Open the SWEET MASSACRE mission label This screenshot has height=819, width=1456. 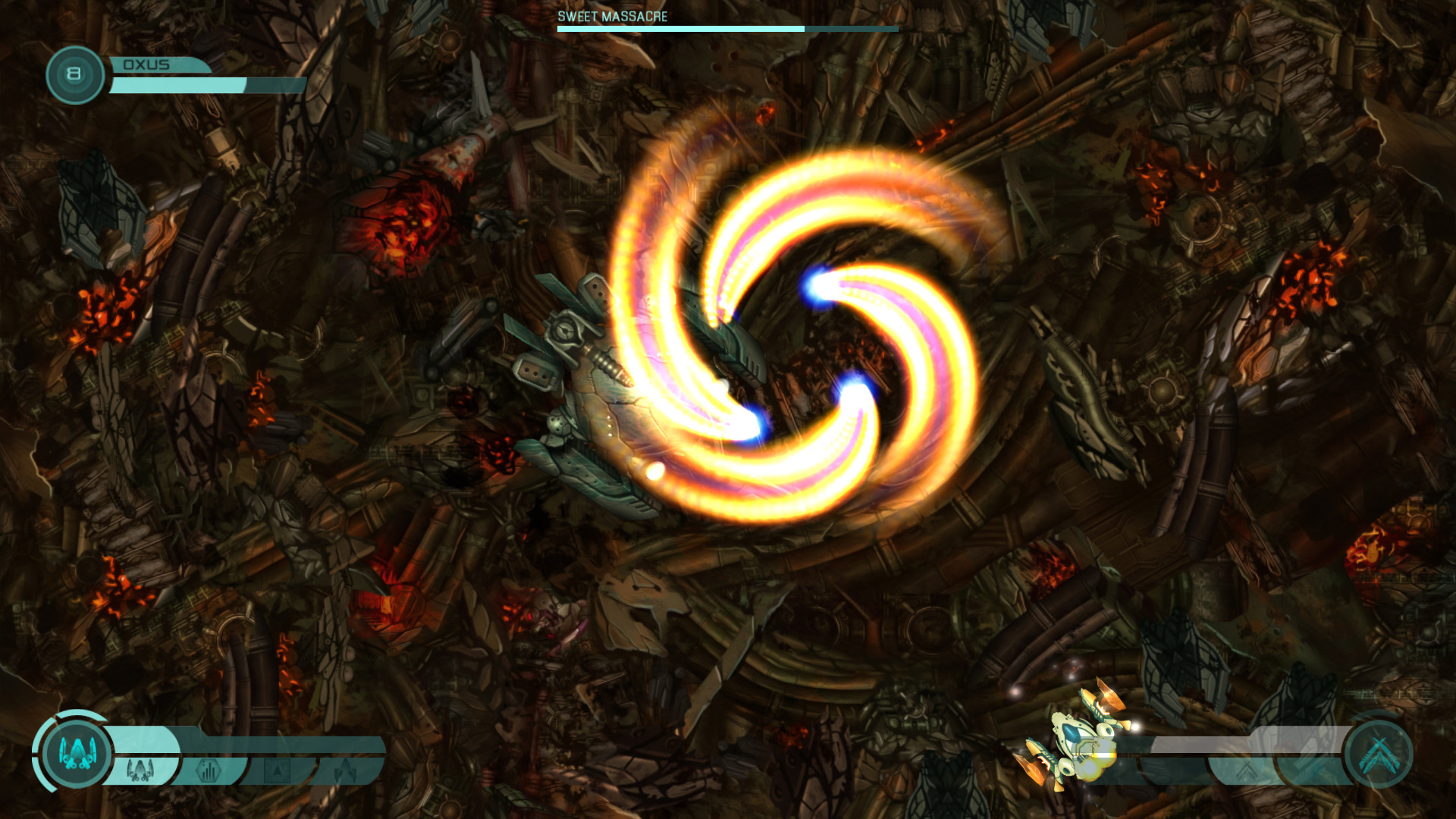(611, 14)
